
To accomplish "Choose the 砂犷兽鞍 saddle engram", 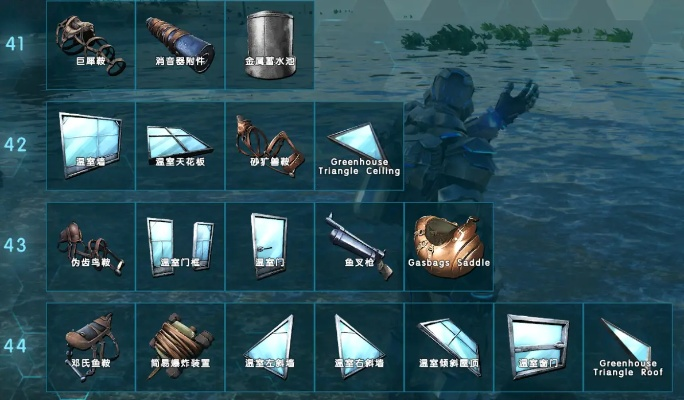I will [269, 144].
